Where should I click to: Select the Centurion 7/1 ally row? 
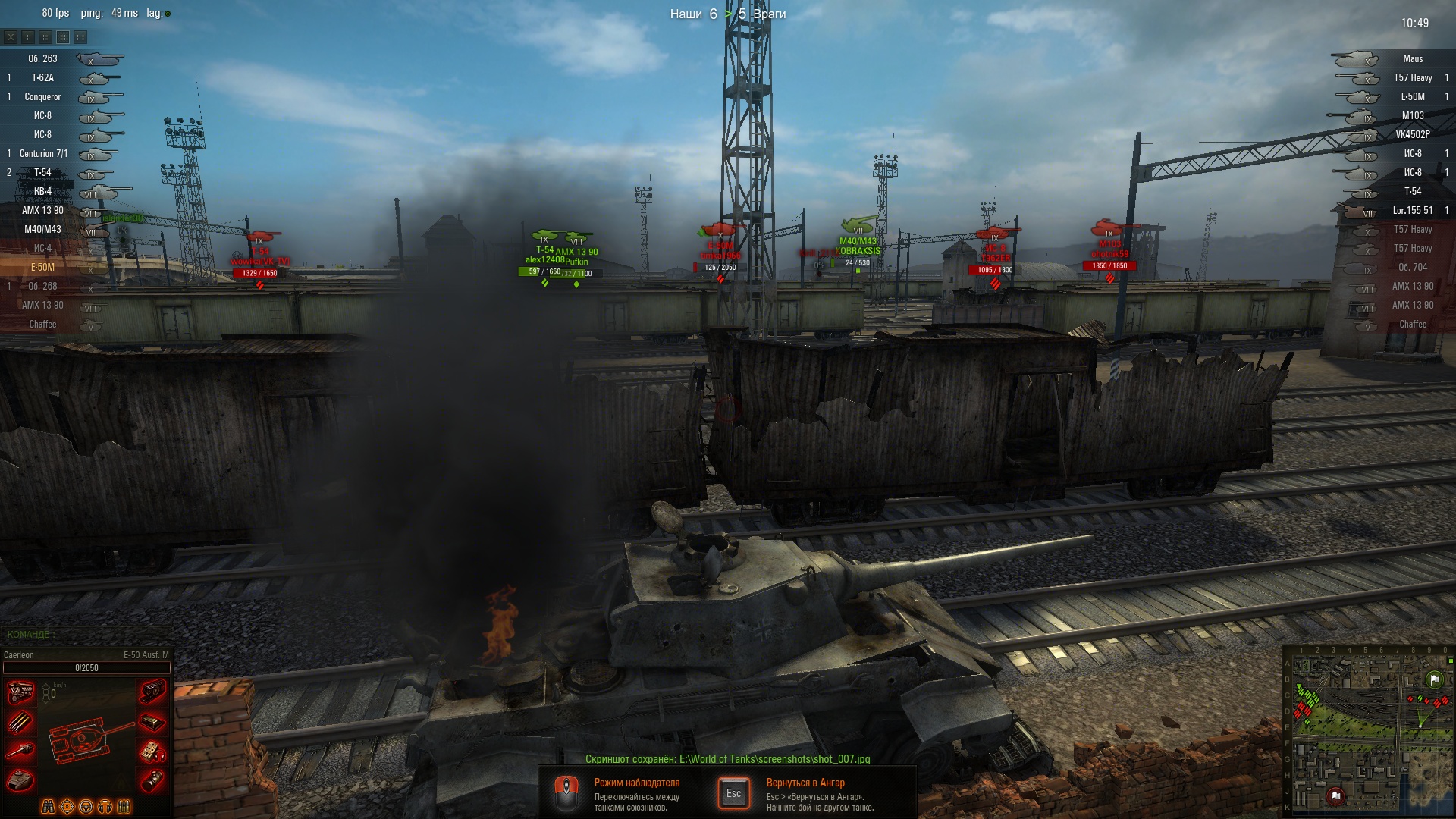[43, 154]
